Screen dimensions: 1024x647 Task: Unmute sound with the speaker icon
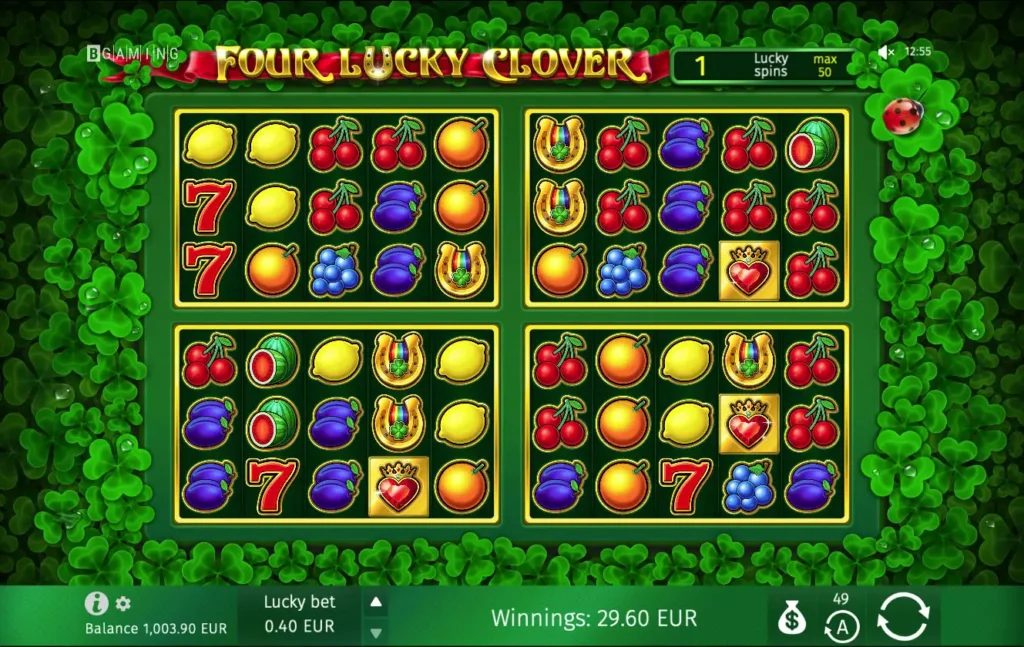click(x=886, y=52)
